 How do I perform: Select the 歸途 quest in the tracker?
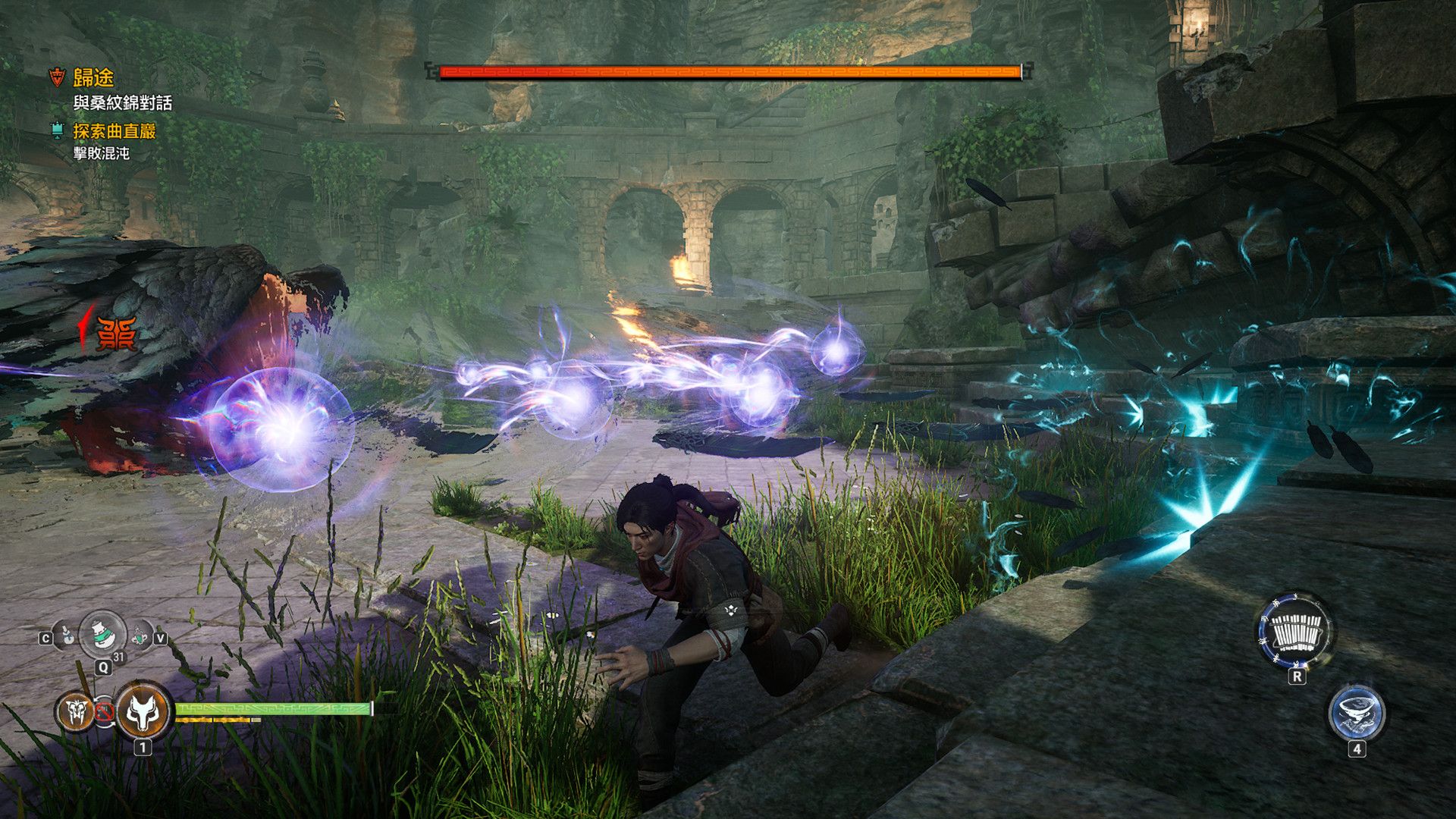coord(93,77)
